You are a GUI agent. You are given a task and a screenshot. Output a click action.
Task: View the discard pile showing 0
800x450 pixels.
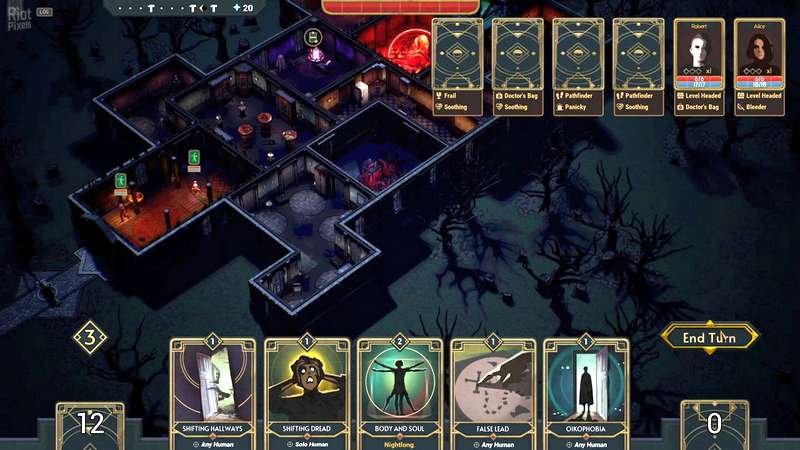pyautogui.click(x=714, y=424)
